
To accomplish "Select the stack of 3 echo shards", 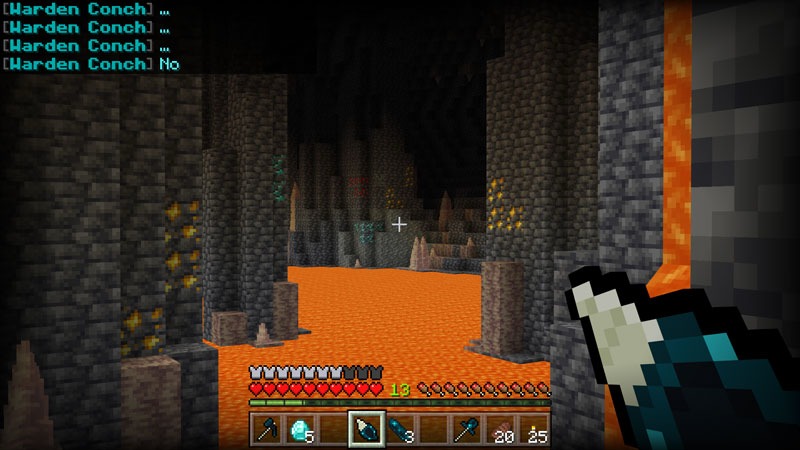I will [x=399, y=430].
